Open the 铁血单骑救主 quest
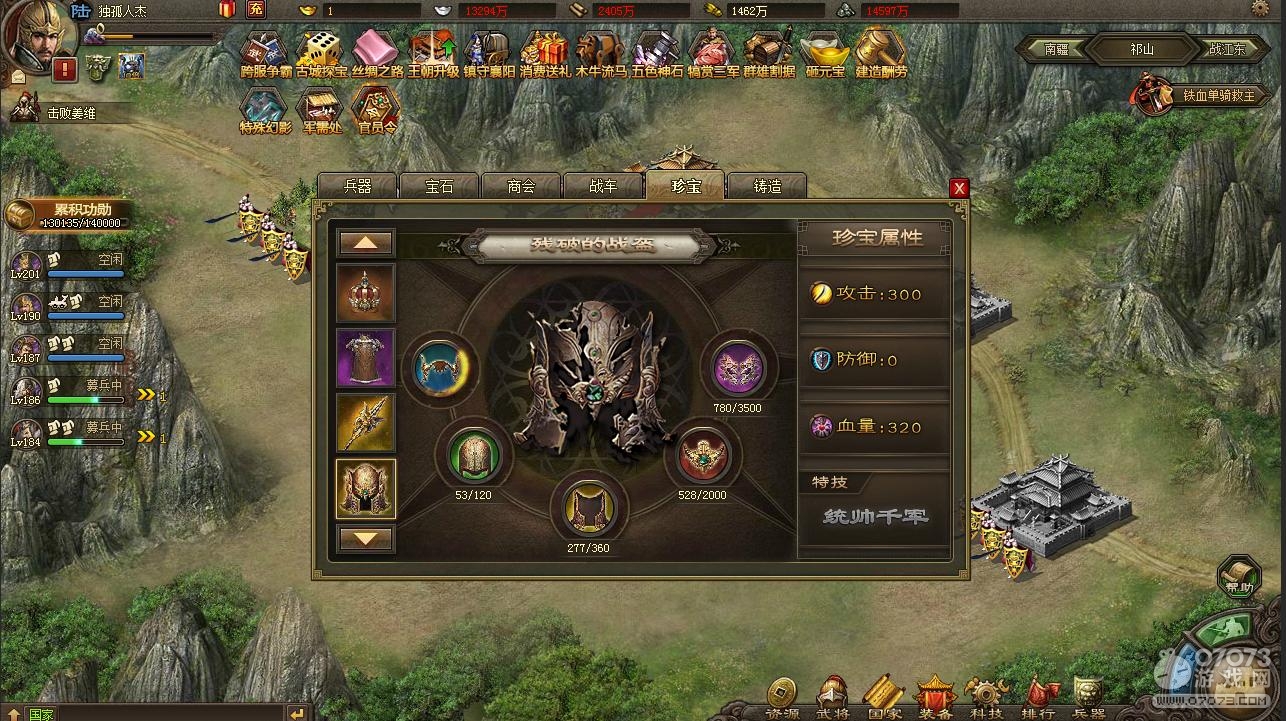 (1192, 95)
